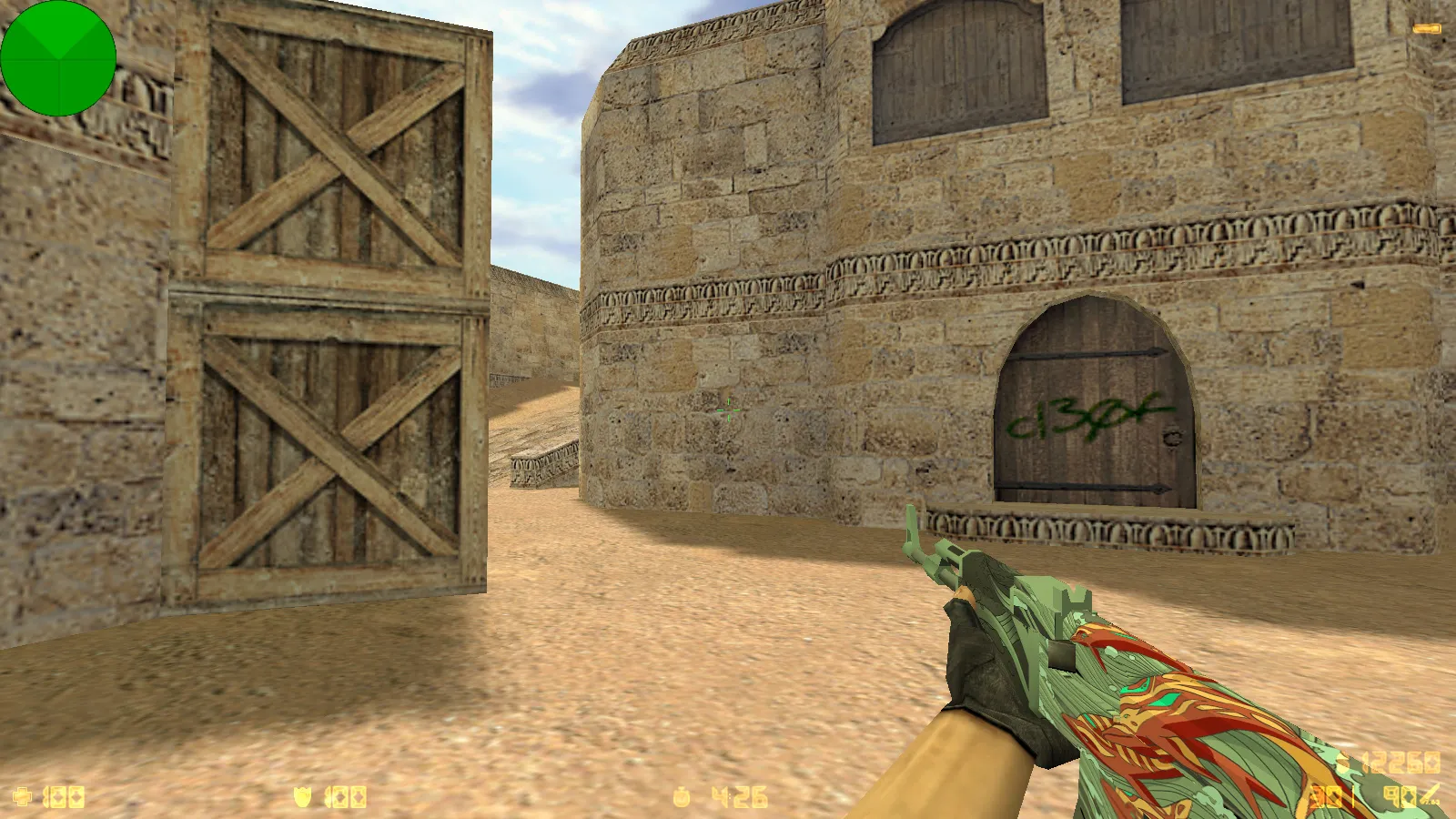Click the health cross icon
Viewport: 1456px width, 819px height.
(x=22, y=794)
